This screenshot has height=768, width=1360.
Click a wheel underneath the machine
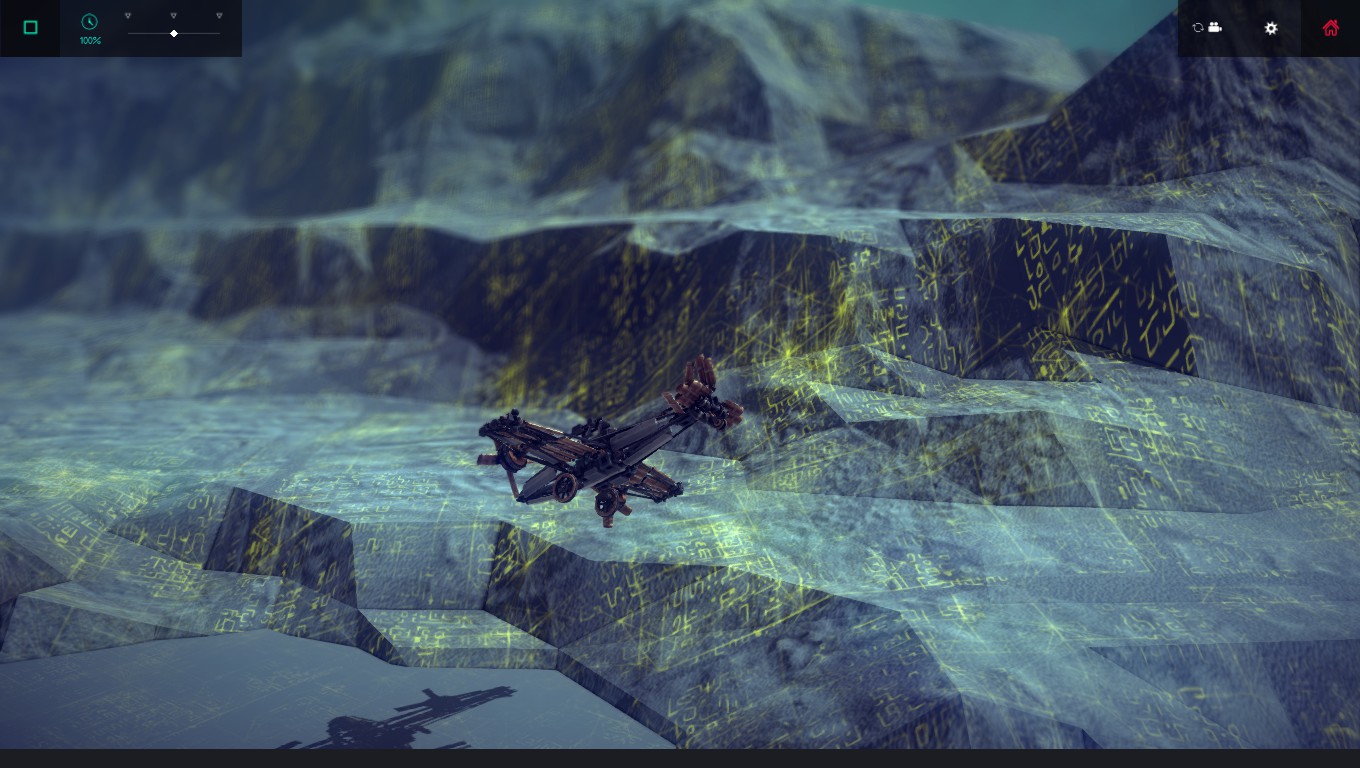tap(607, 500)
